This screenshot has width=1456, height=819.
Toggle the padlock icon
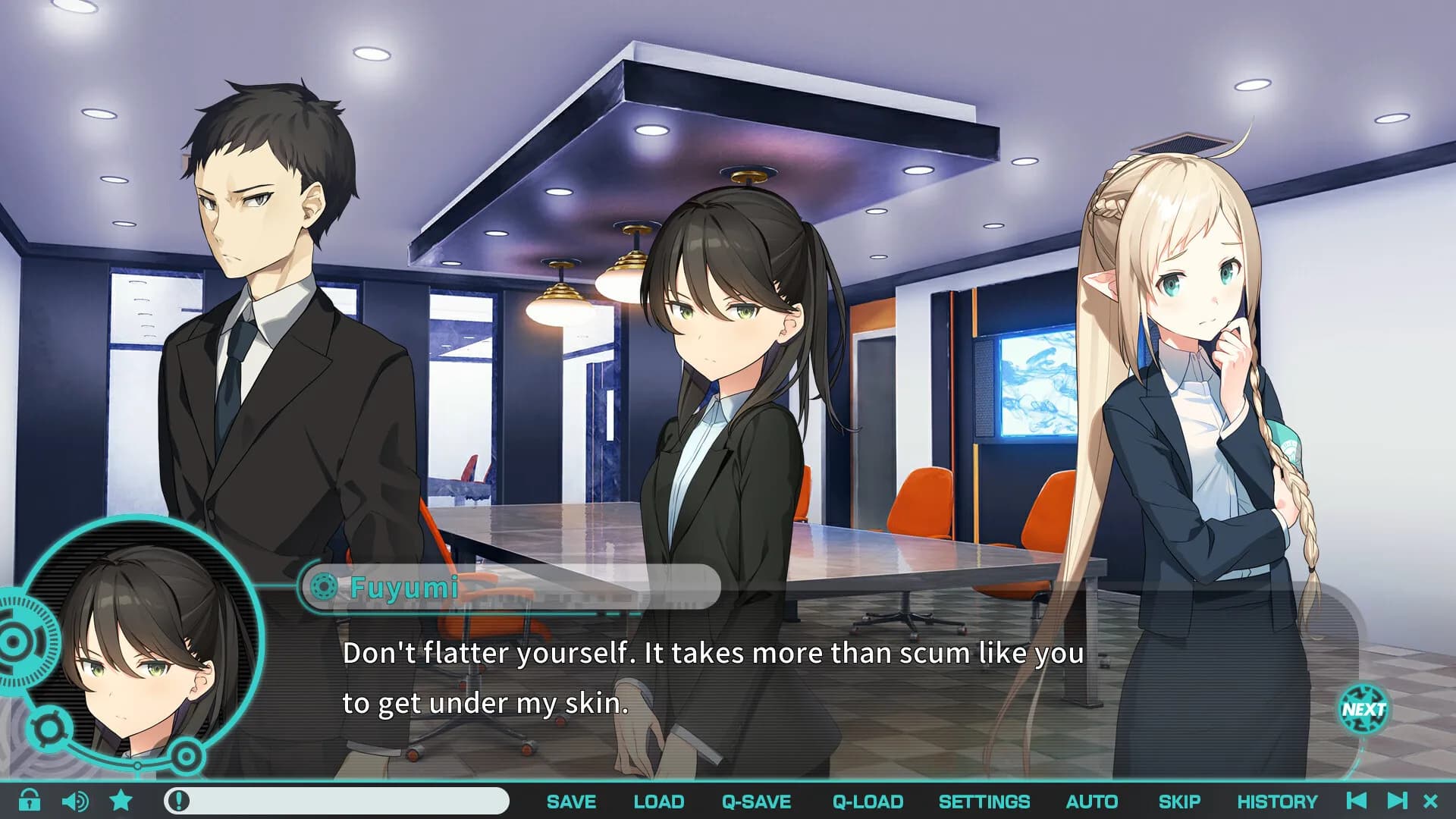coord(30,800)
